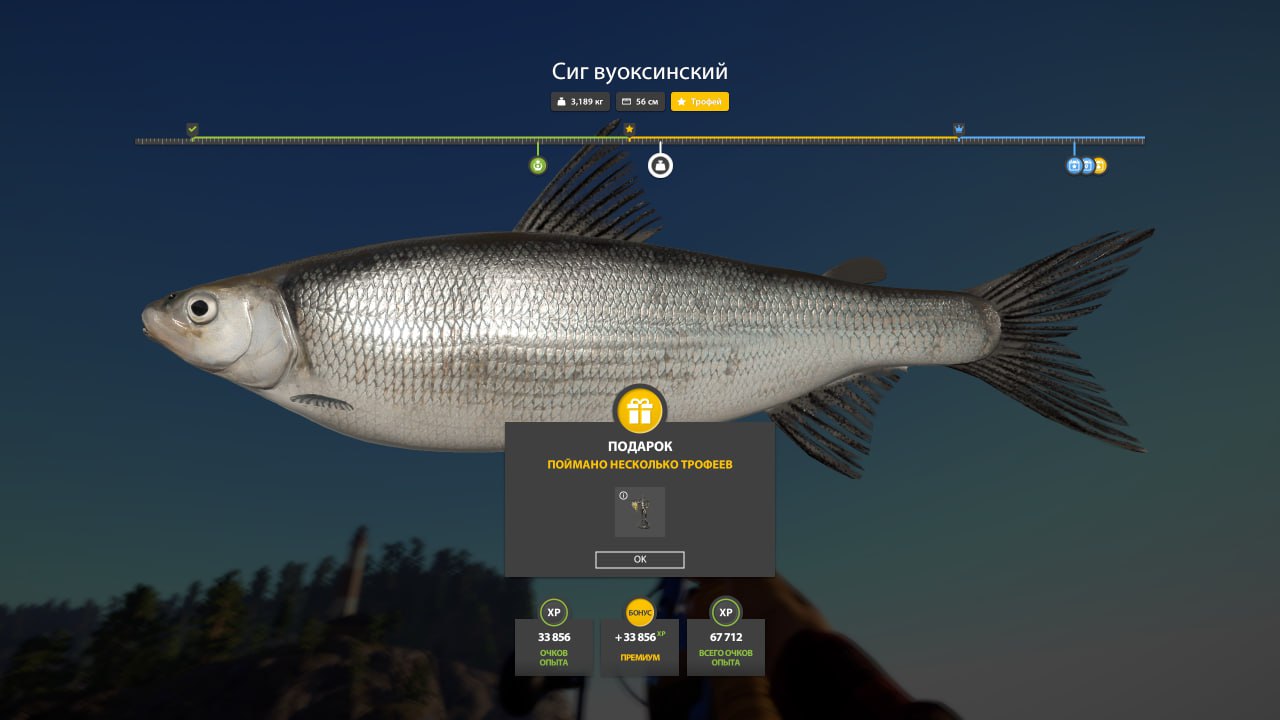
Task: Confirm the gift with the OK button
Action: point(640,560)
